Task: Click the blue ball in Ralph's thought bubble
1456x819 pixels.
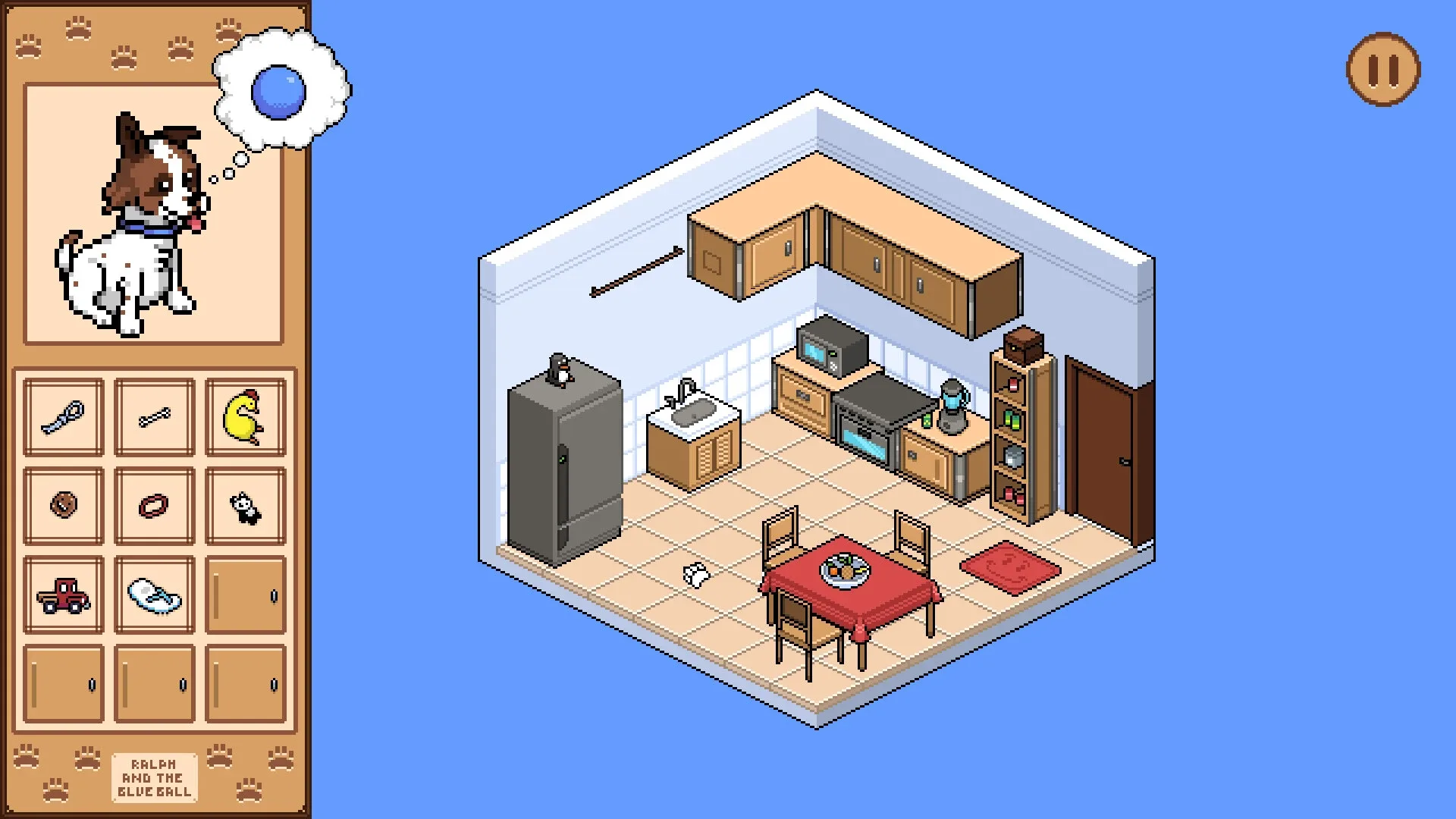Action: pos(279,91)
